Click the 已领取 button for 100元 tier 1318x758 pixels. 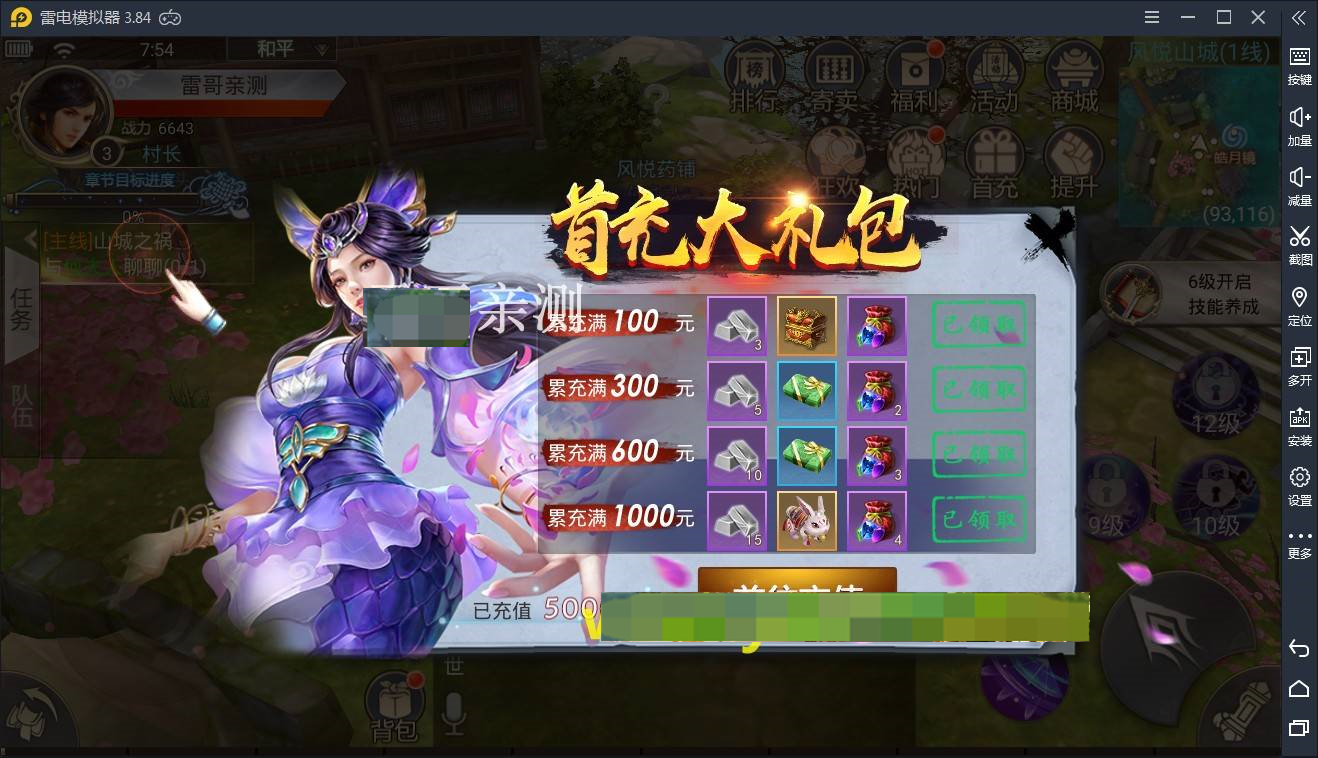click(978, 325)
